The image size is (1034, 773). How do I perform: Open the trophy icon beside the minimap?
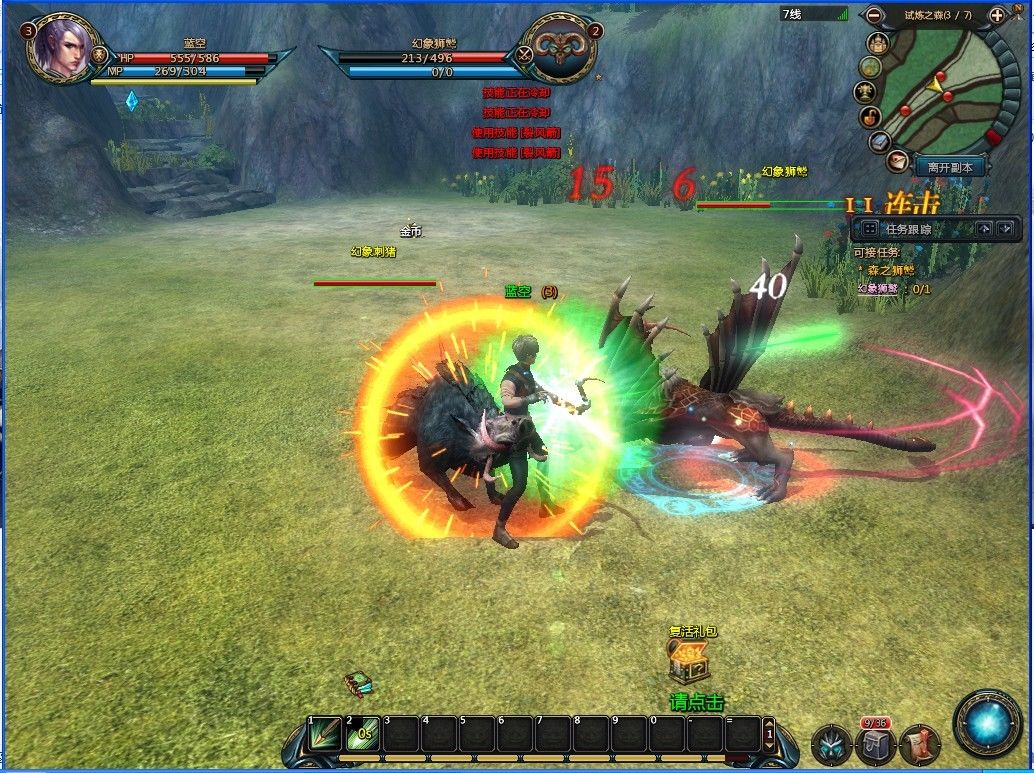click(x=866, y=92)
